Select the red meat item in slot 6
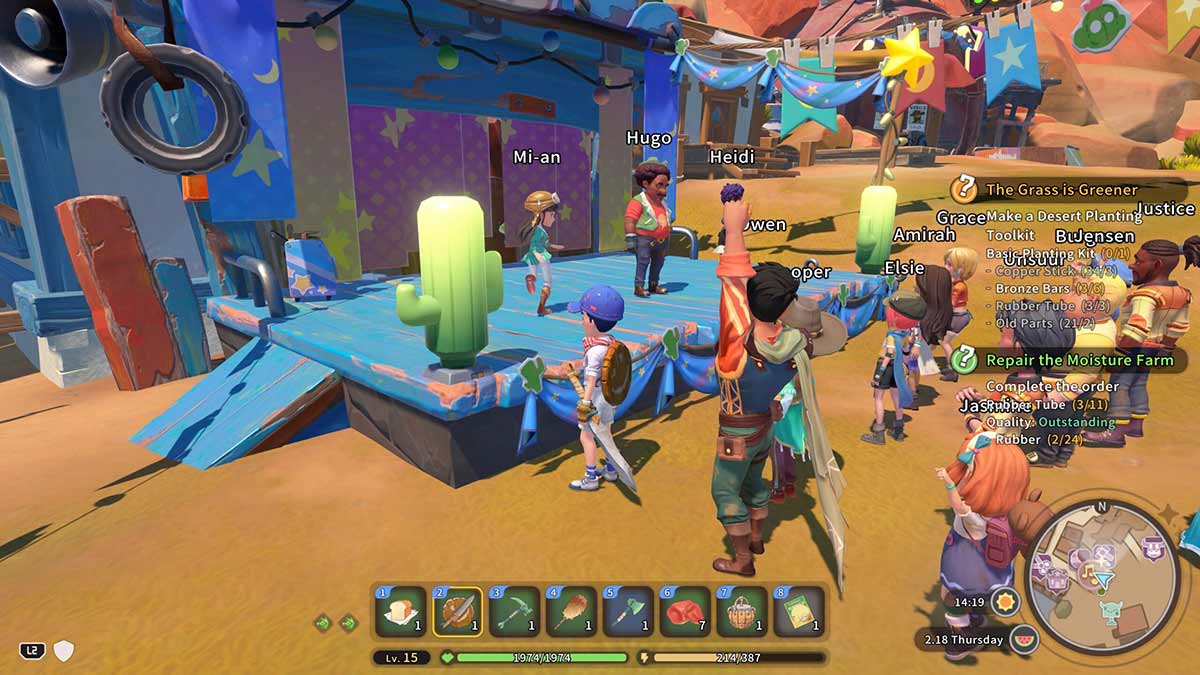The height and width of the screenshot is (675, 1200). coord(685,612)
